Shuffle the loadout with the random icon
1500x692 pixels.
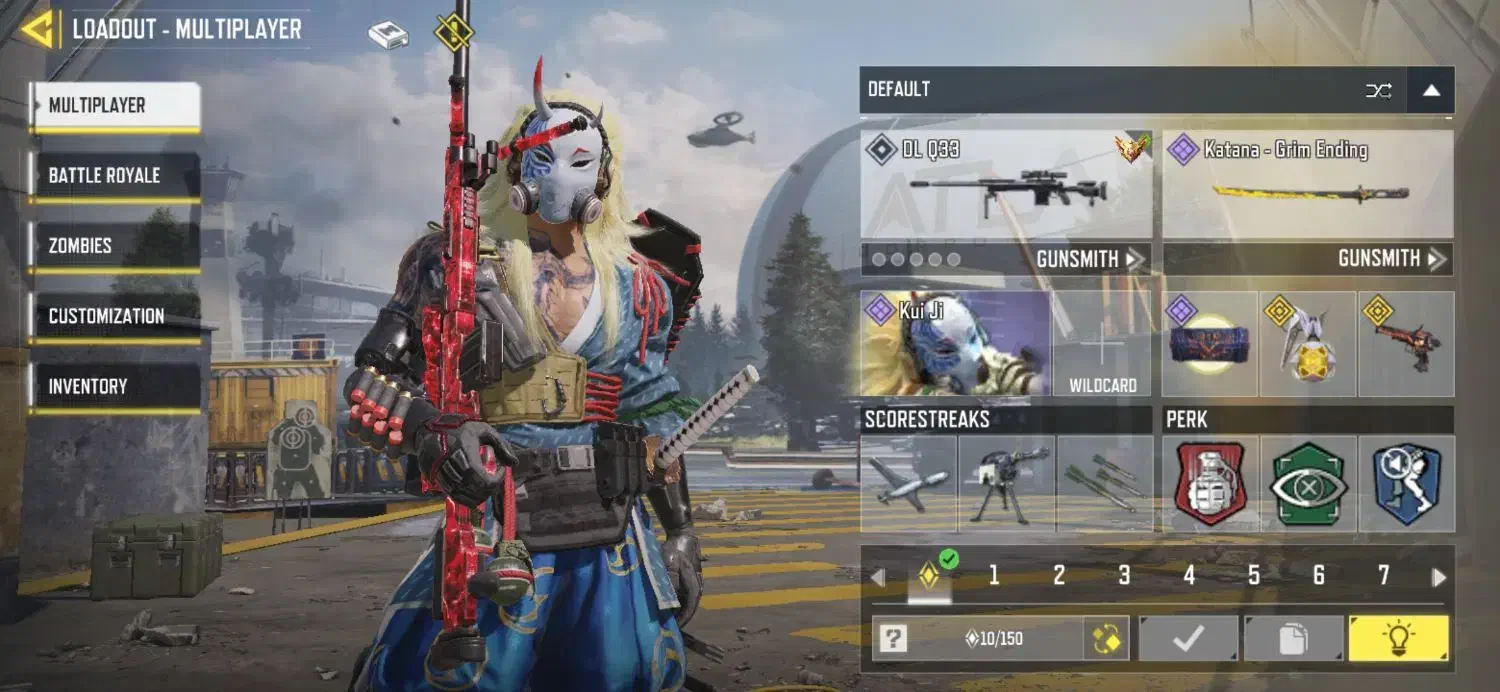click(1379, 91)
